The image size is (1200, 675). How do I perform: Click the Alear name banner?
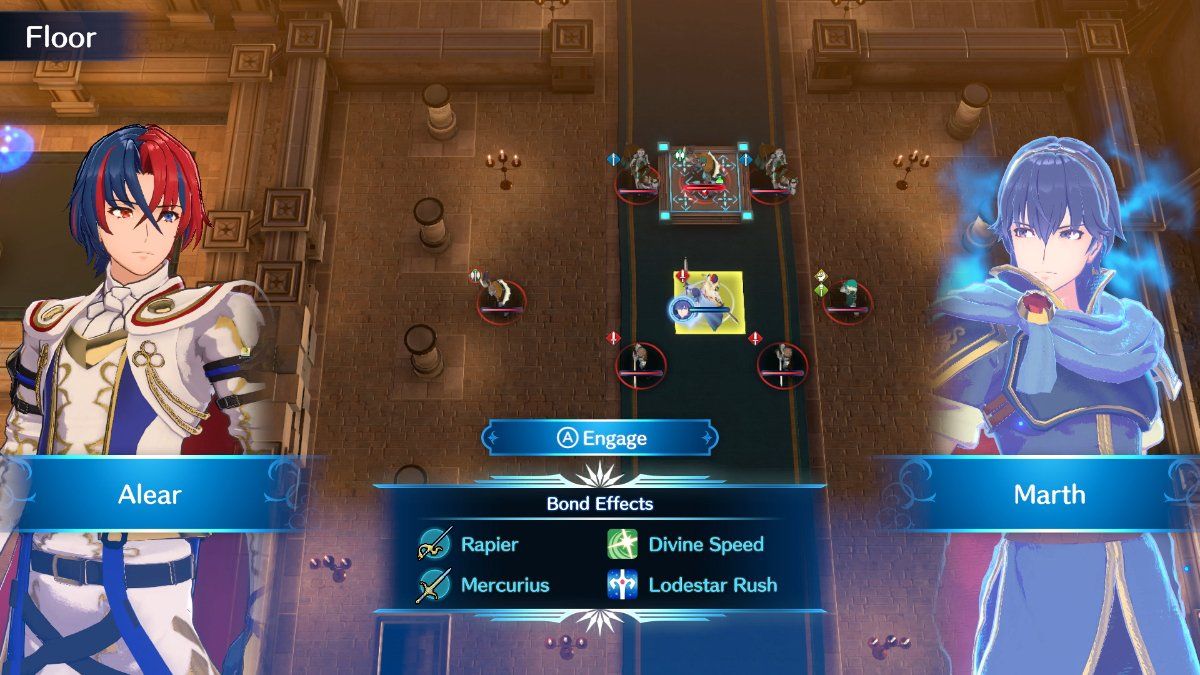click(x=151, y=494)
